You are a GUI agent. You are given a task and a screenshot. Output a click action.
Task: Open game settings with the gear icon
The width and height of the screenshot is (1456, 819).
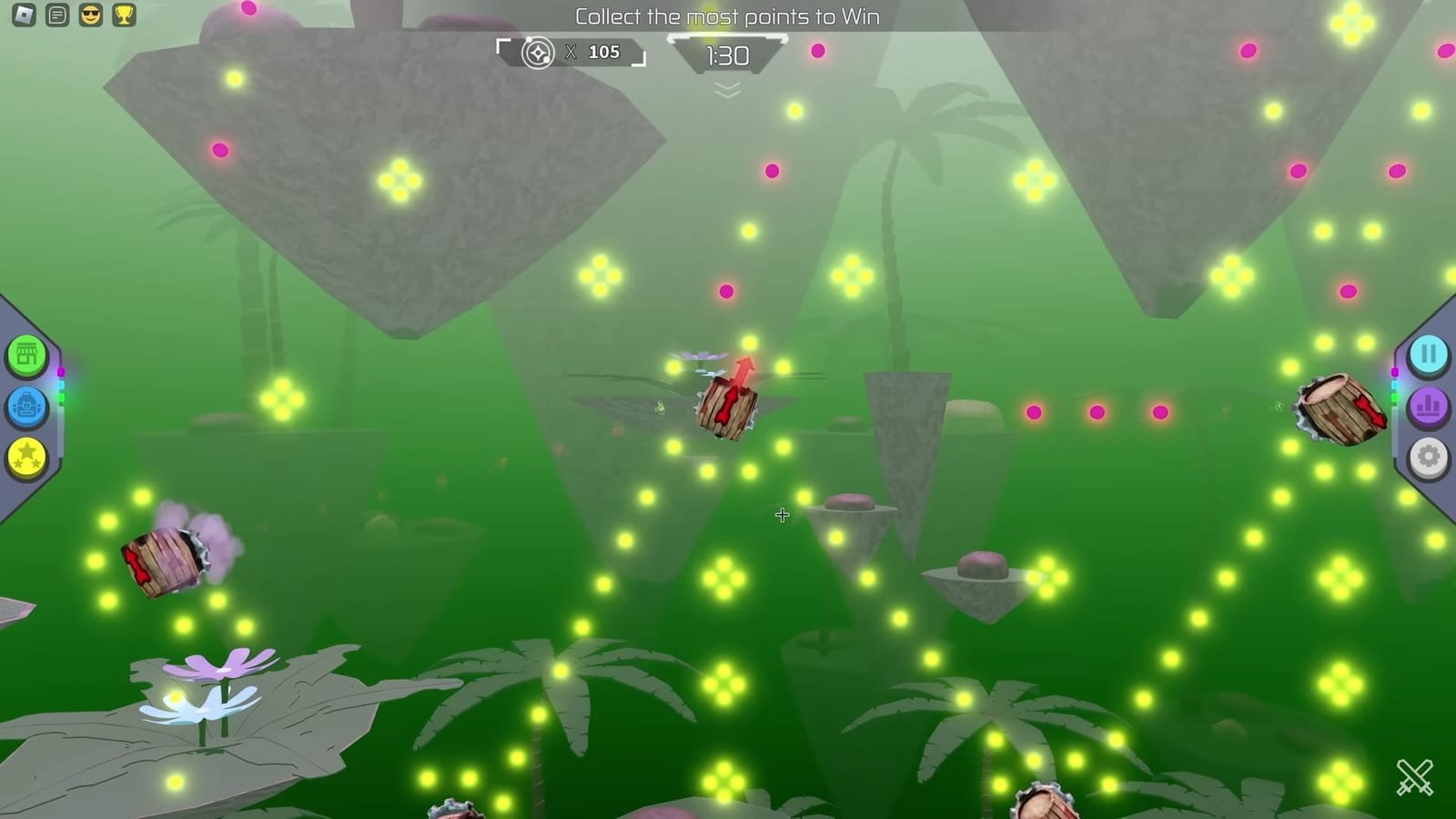coord(1429,459)
